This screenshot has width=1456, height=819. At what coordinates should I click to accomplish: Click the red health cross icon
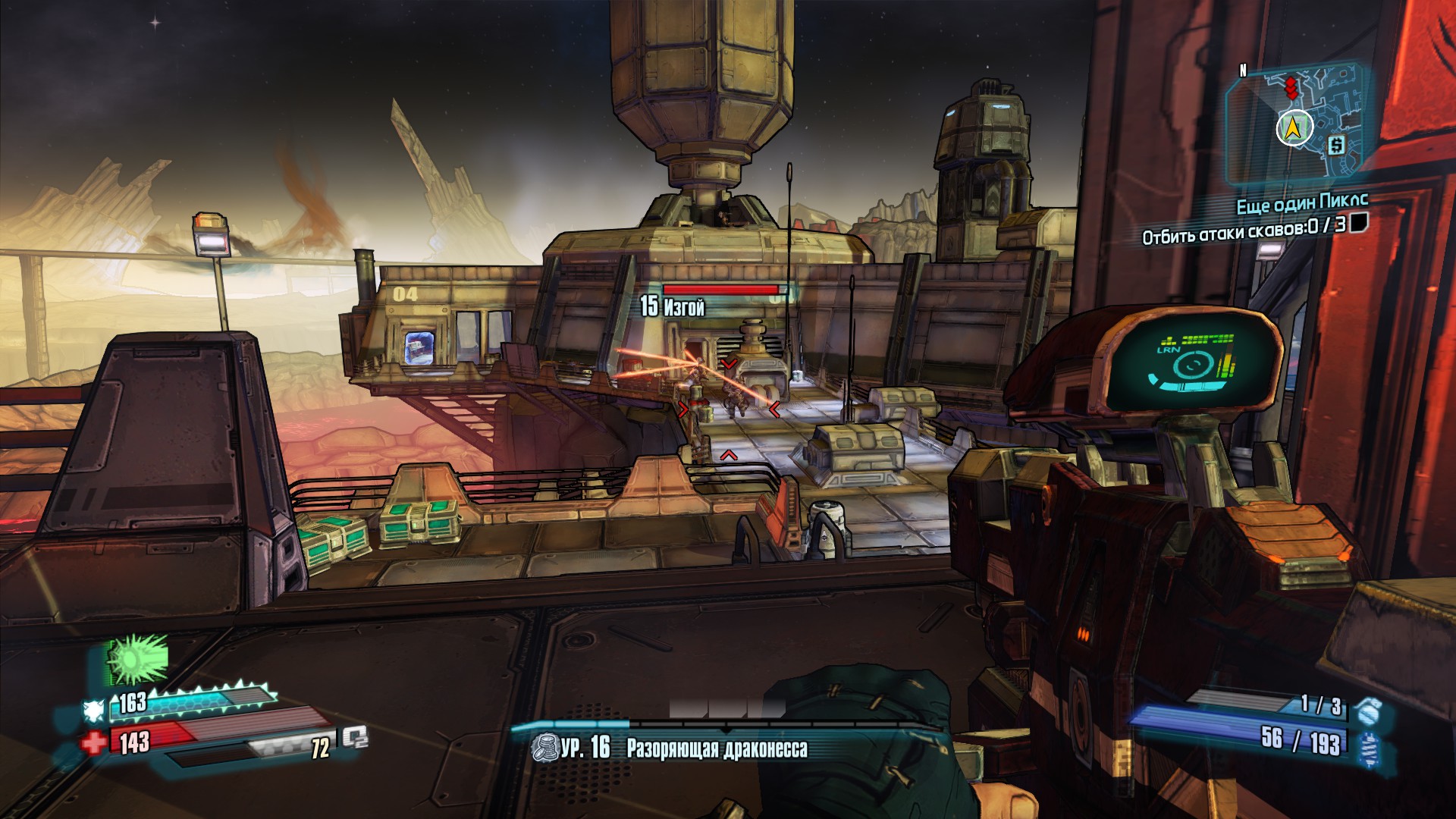point(95,743)
